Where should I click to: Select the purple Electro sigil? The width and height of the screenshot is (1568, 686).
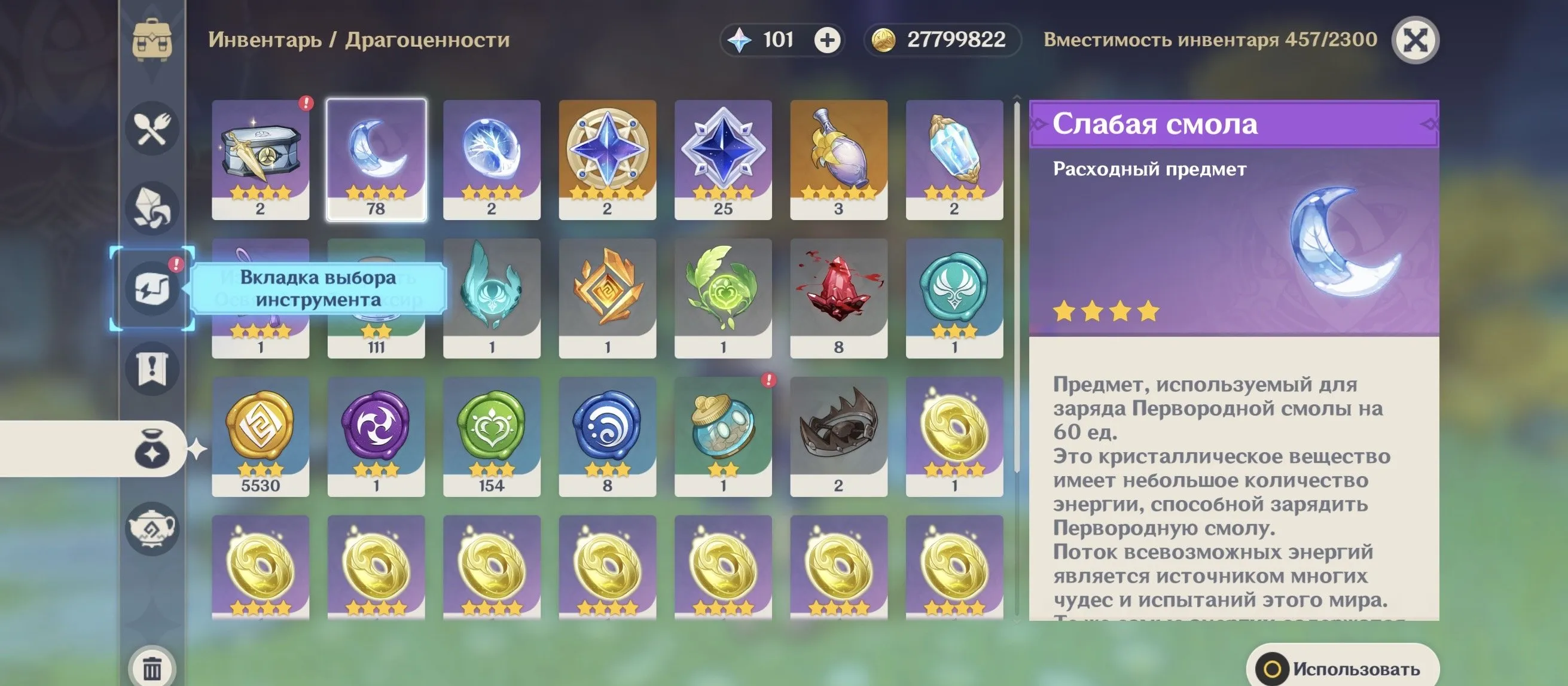click(x=376, y=436)
